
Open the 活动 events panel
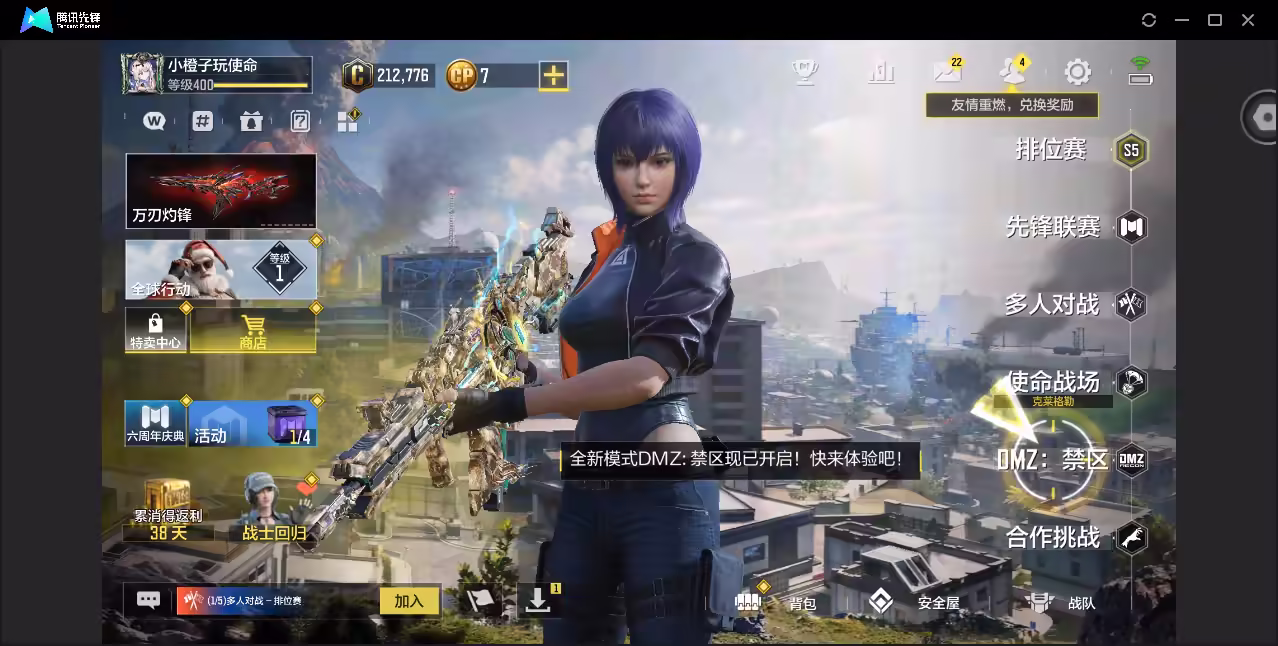[252, 423]
